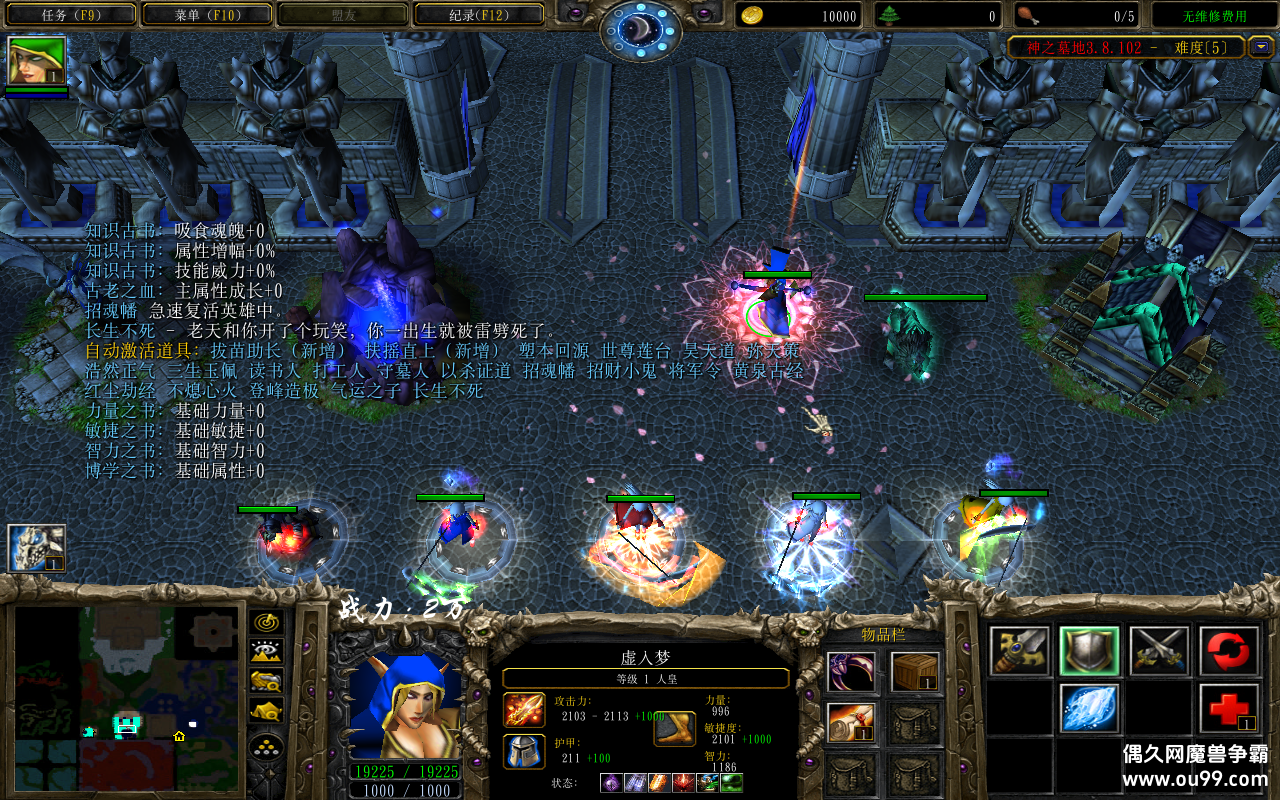Choose the shield defend command

[x=1089, y=651]
